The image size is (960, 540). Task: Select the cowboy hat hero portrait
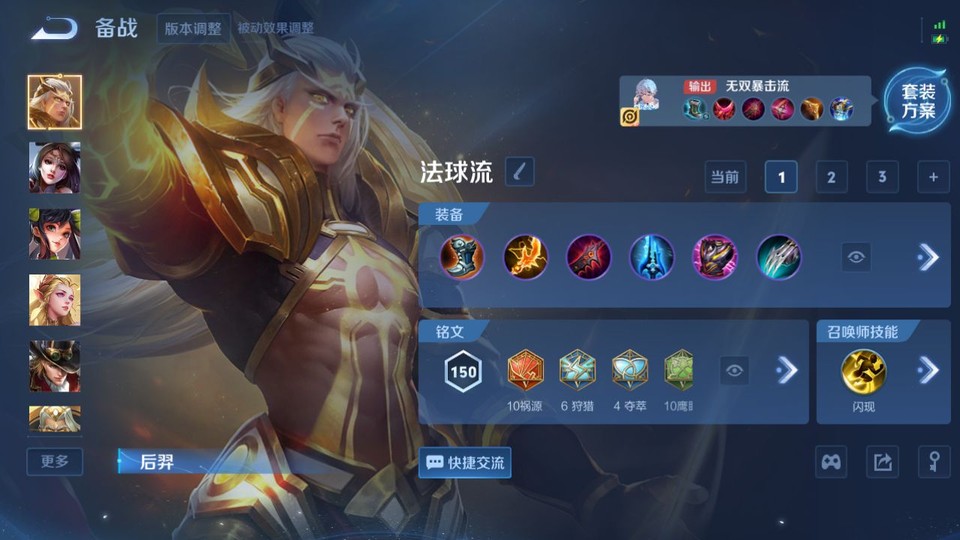pyautogui.click(x=55, y=366)
